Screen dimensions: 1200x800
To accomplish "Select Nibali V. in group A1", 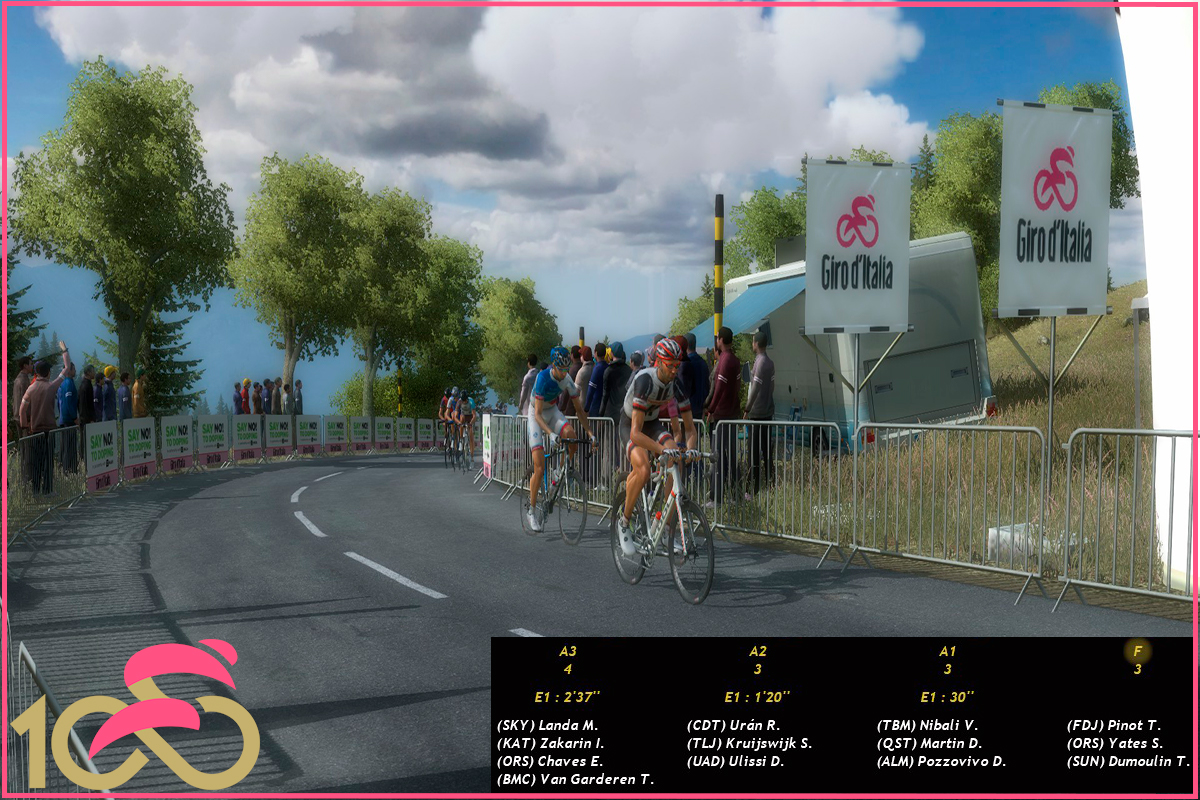I will [929, 725].
